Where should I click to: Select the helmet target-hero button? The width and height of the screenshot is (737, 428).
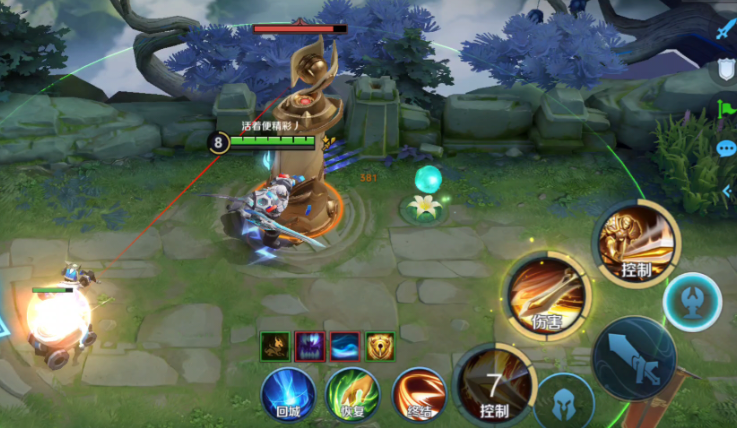[564, 402]
